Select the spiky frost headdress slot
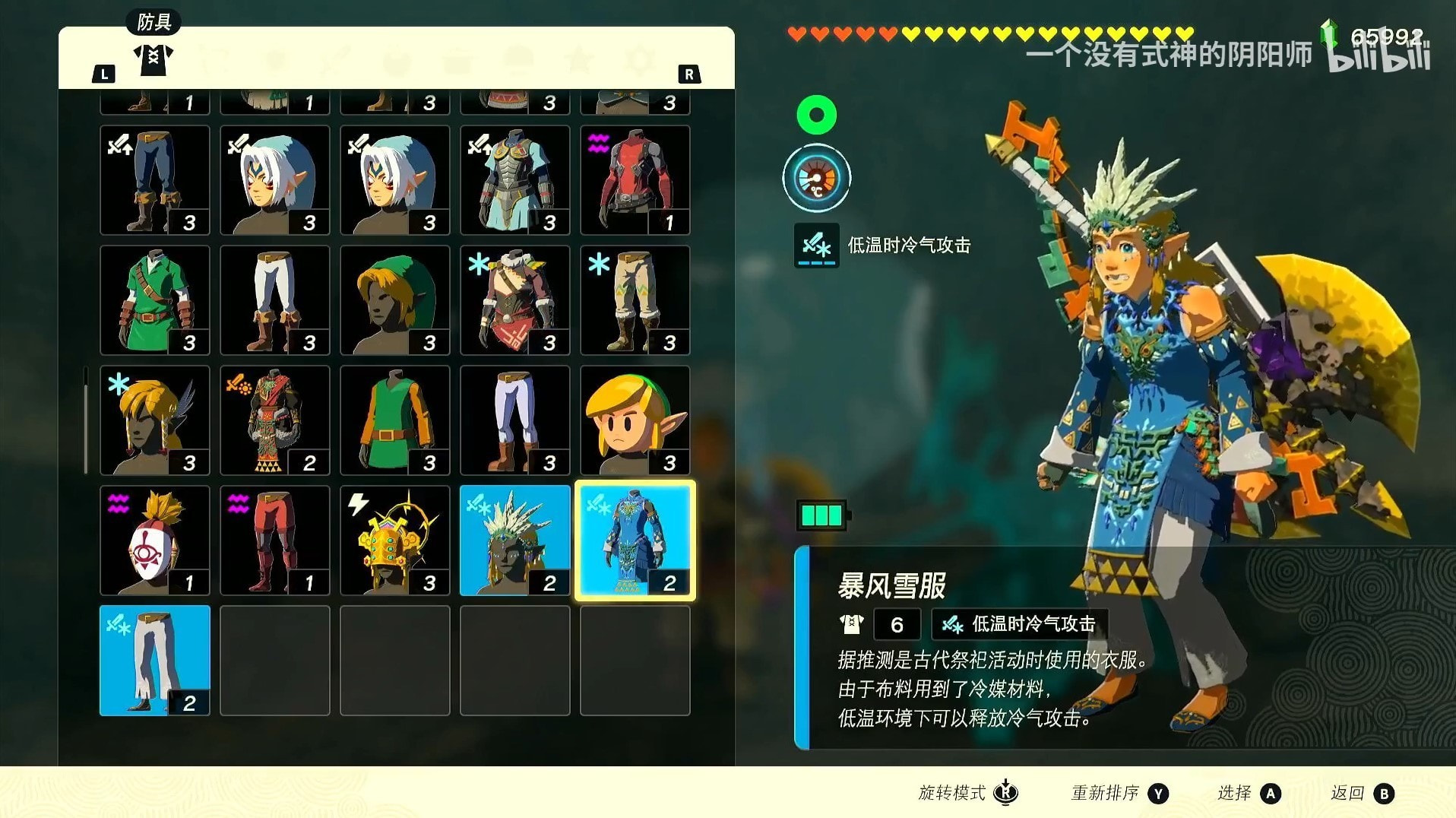Image resolution: width=1456 pixels, height=818 pixels. [514, 541]
